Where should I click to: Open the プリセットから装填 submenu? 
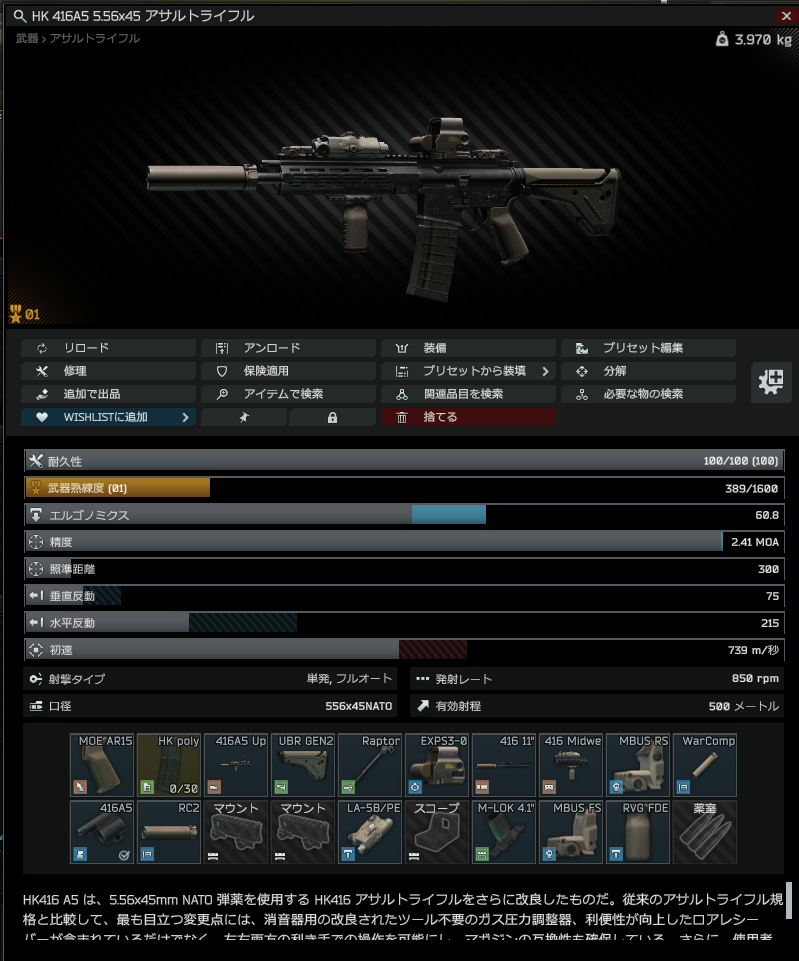[x=468, y=371]
